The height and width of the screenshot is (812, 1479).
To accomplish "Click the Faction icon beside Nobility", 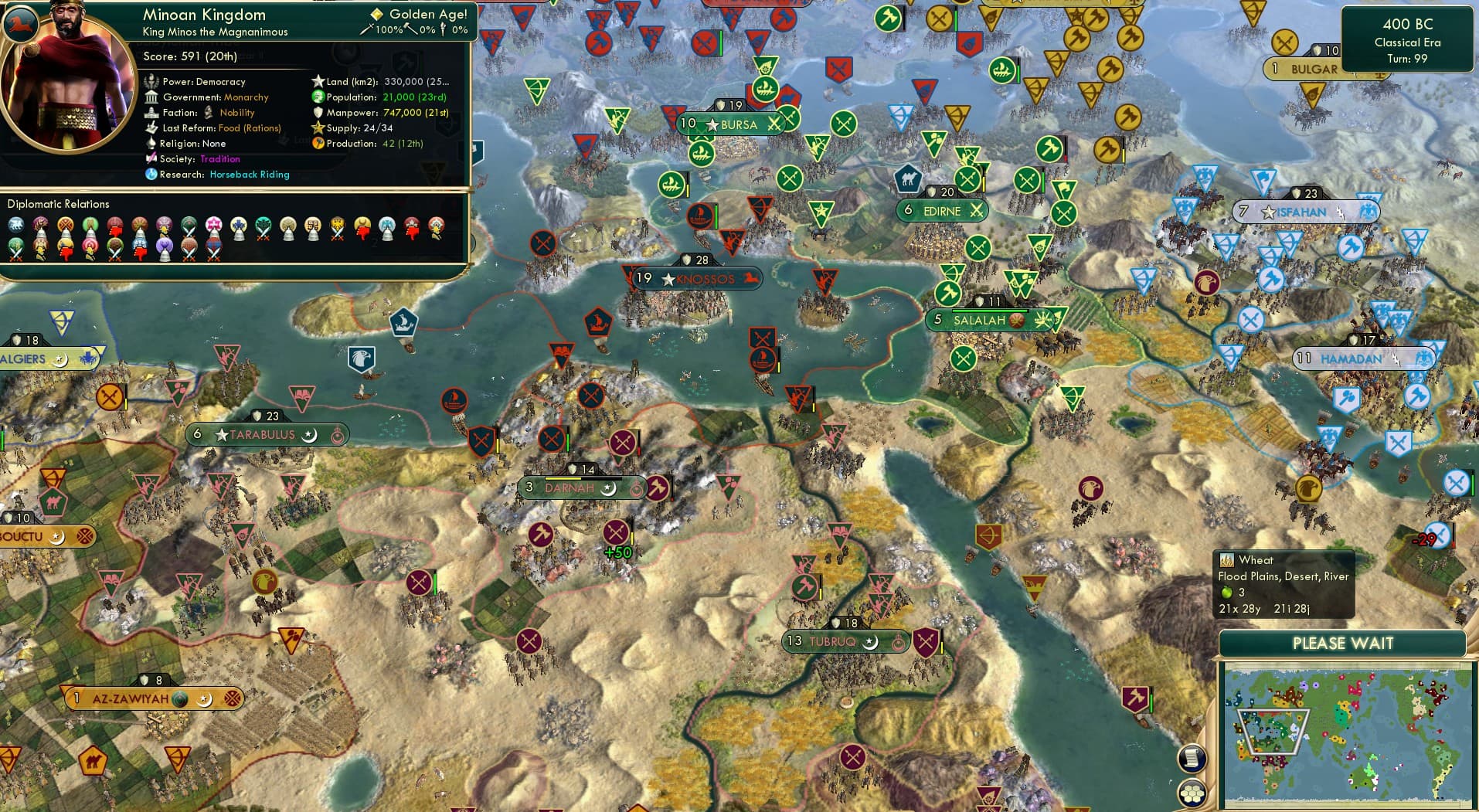I will tap(208, 113).
